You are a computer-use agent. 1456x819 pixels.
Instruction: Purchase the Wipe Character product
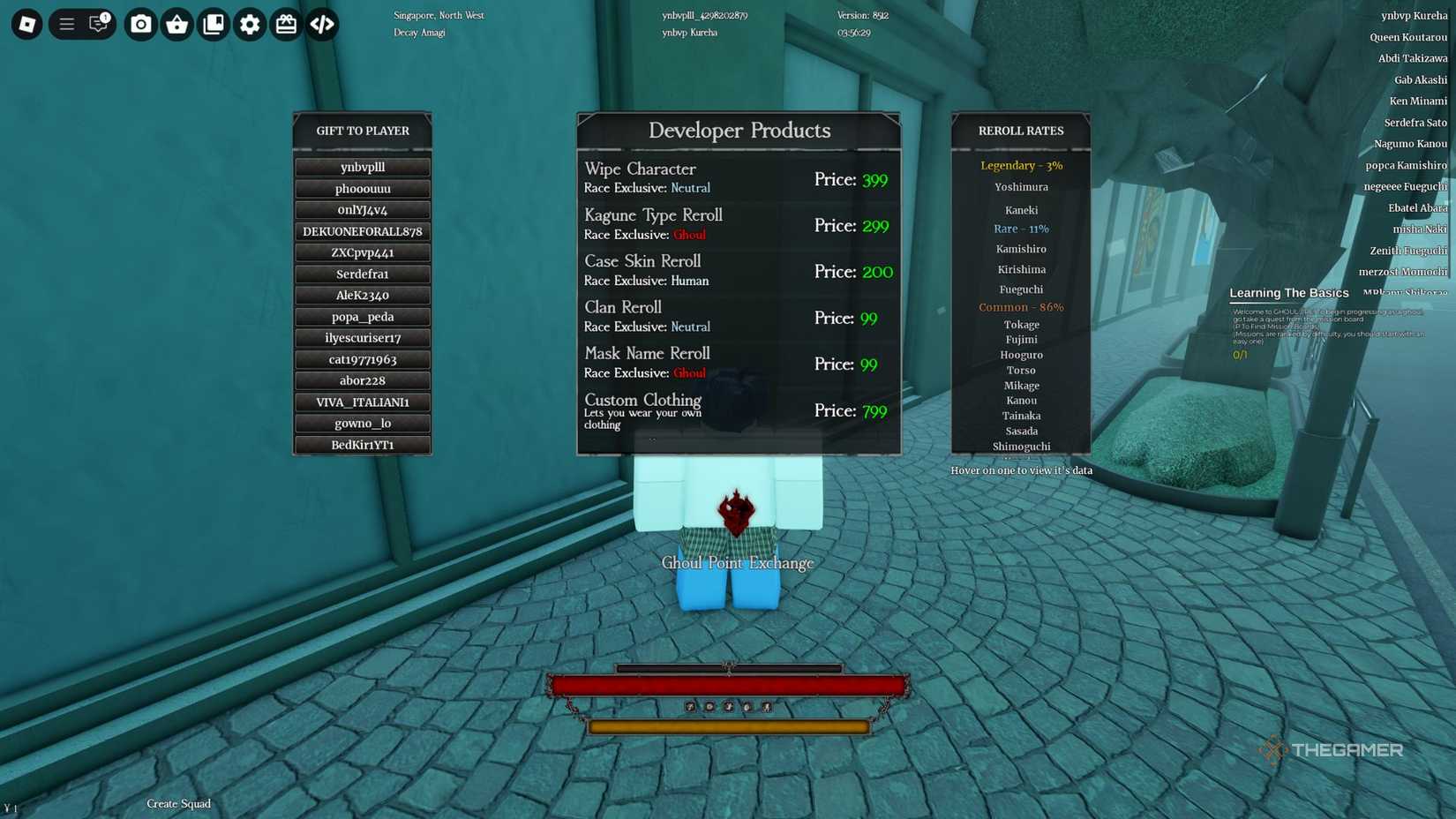point(738,177)
